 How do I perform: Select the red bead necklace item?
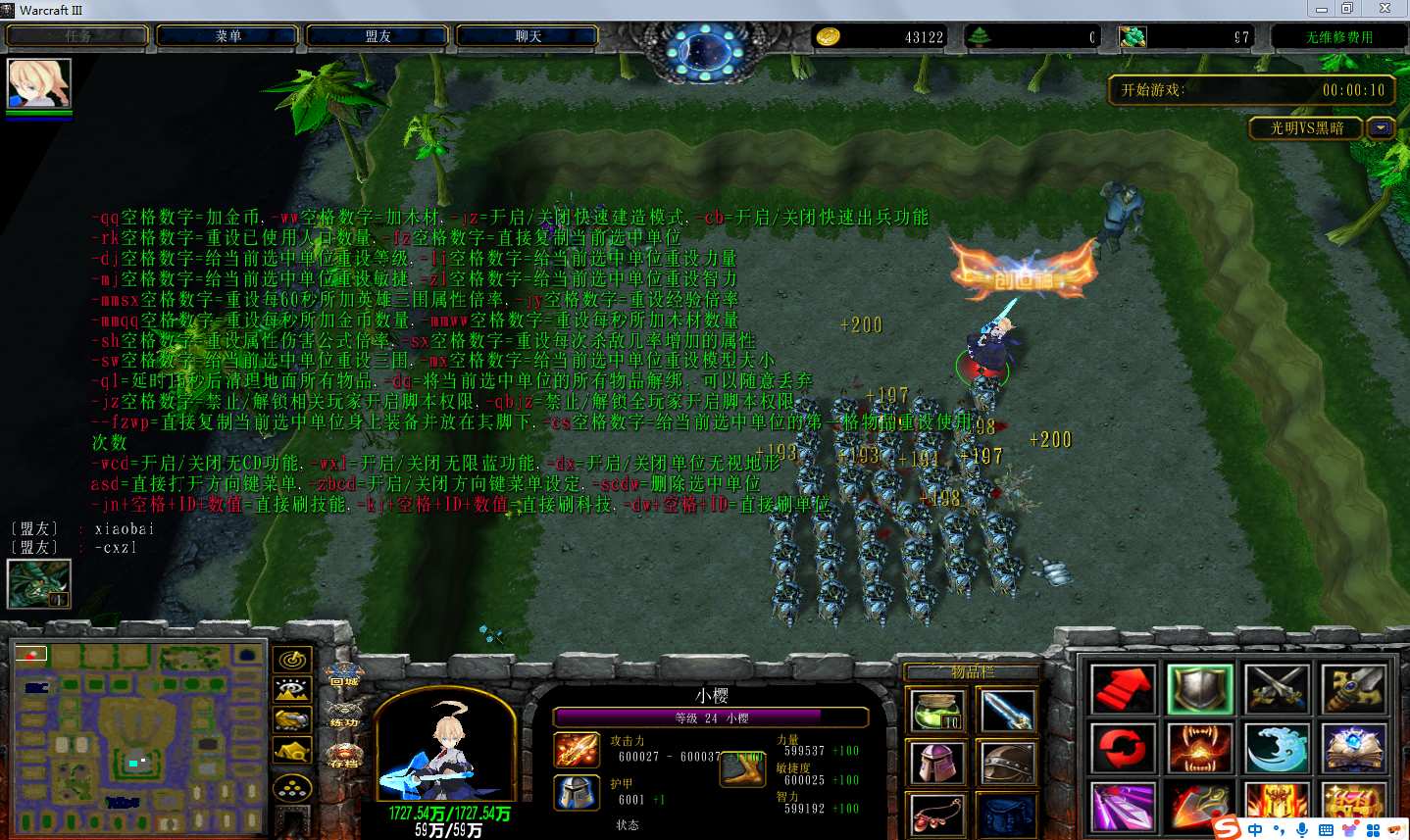click(937, 815)
